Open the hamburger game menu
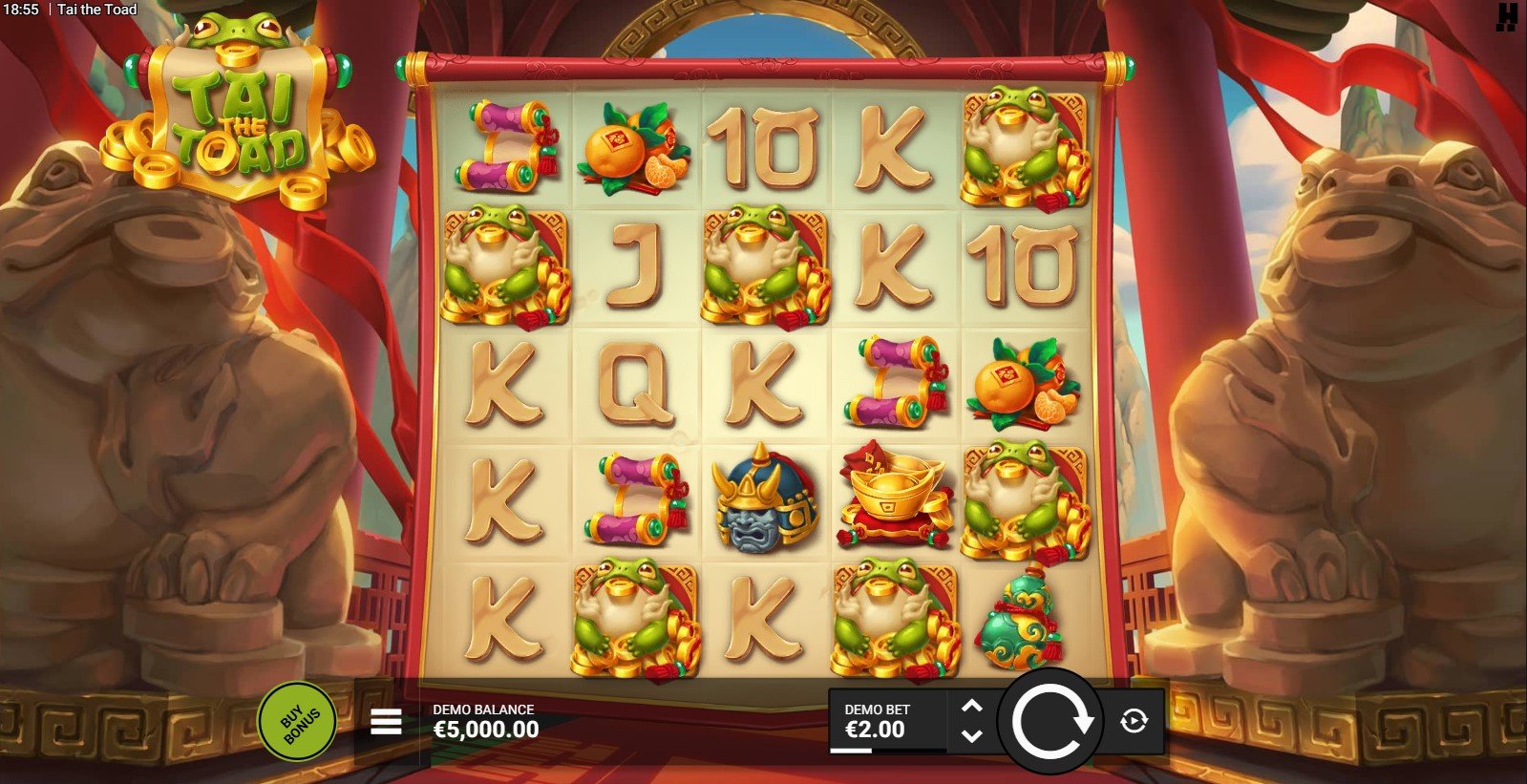 (x=386, y=722)
